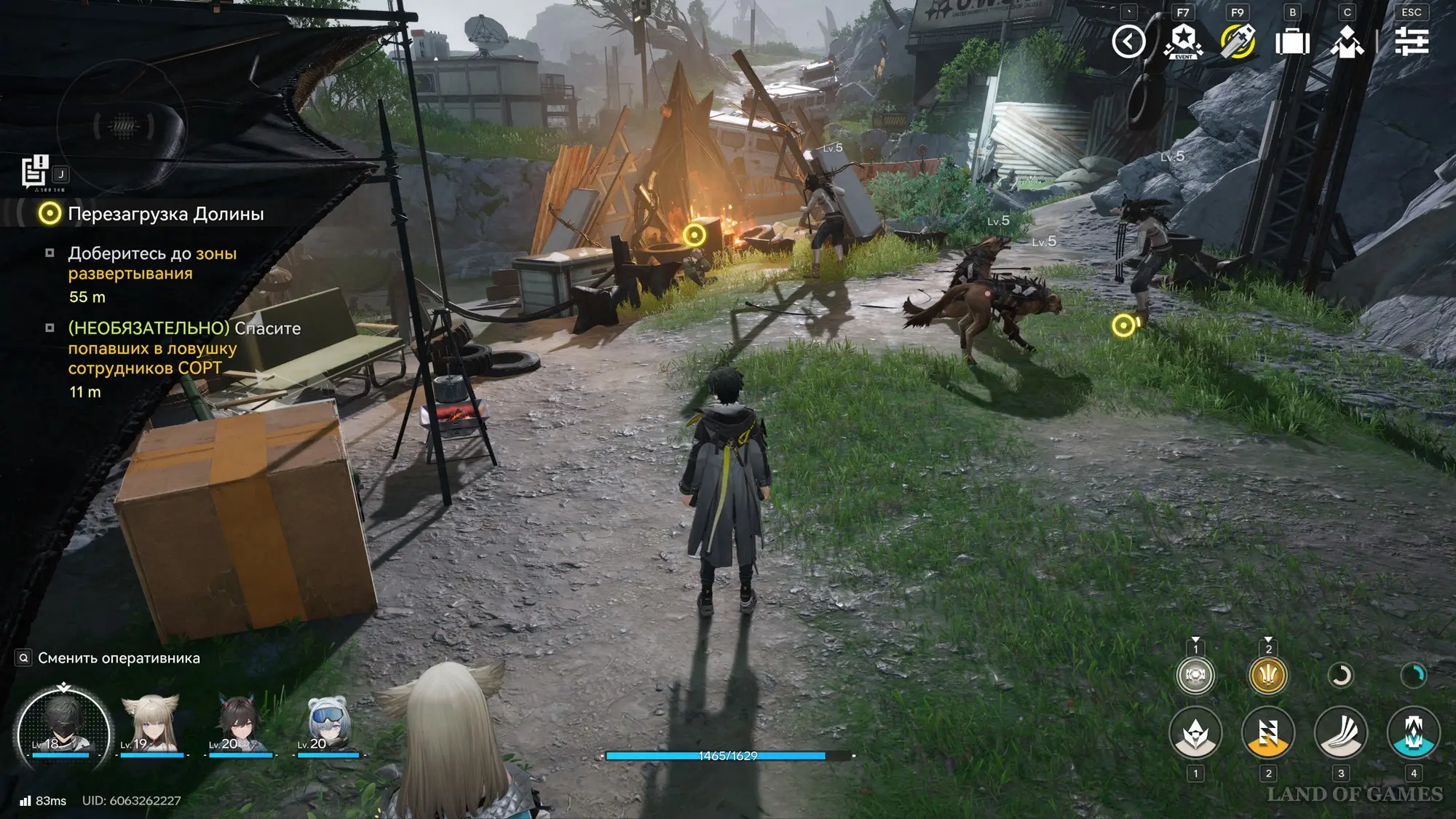The image size is (1456, 819).
Task: Trigger the grey hexagon ultimate
Action: click(x=1195, y=676)
